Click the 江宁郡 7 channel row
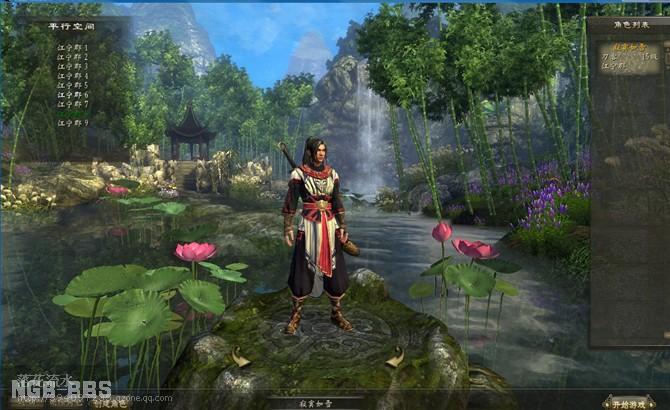 pos(72,104)
